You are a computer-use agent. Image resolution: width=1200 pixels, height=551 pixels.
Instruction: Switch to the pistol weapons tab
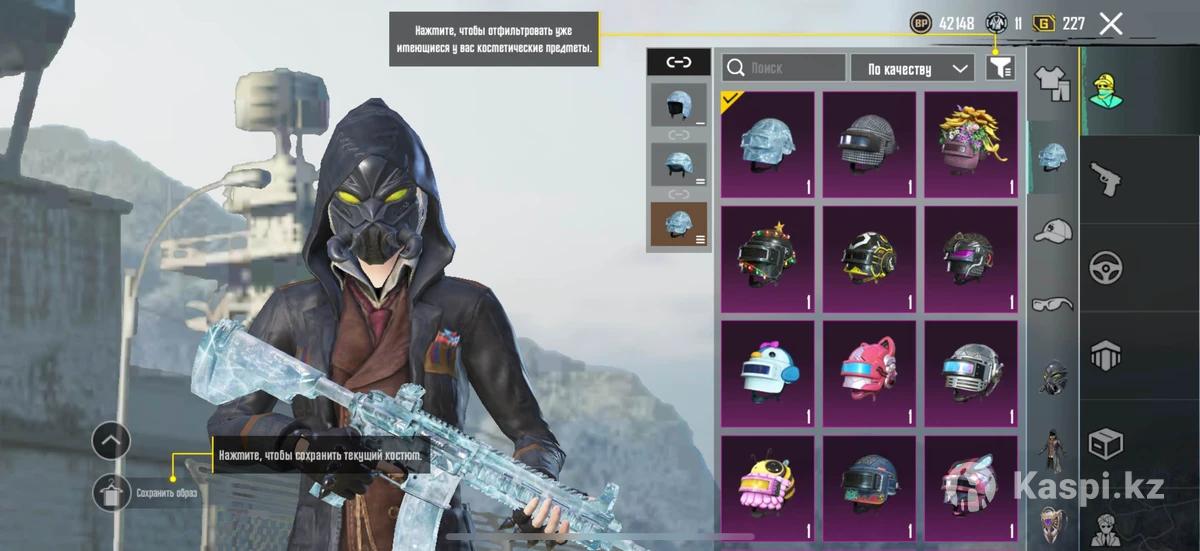coord(1106,178)
